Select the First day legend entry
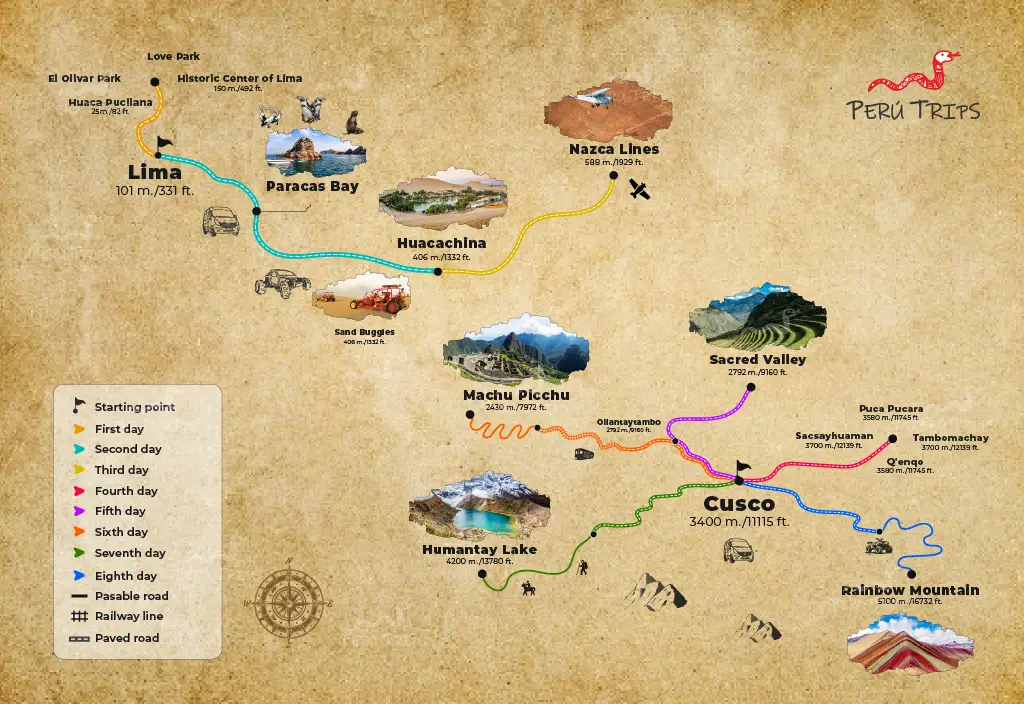Image resolution: width=1024 pixels, height=704 pixels. (120, 429)
